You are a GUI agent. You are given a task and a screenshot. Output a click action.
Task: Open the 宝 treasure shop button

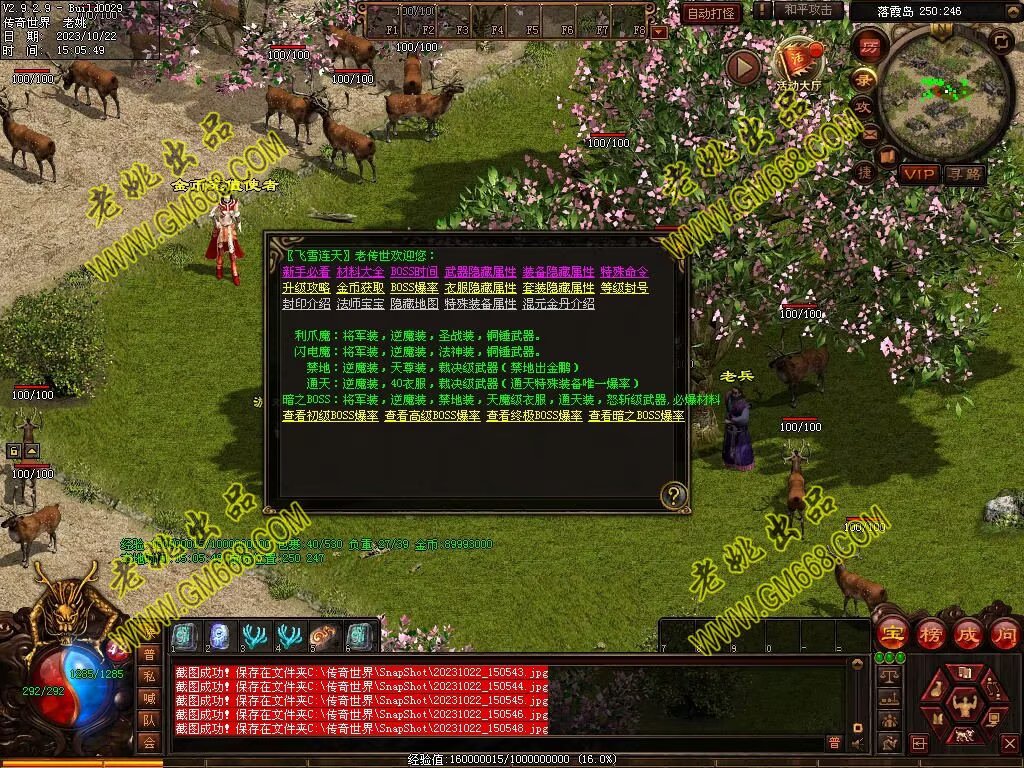pos(892,633)
